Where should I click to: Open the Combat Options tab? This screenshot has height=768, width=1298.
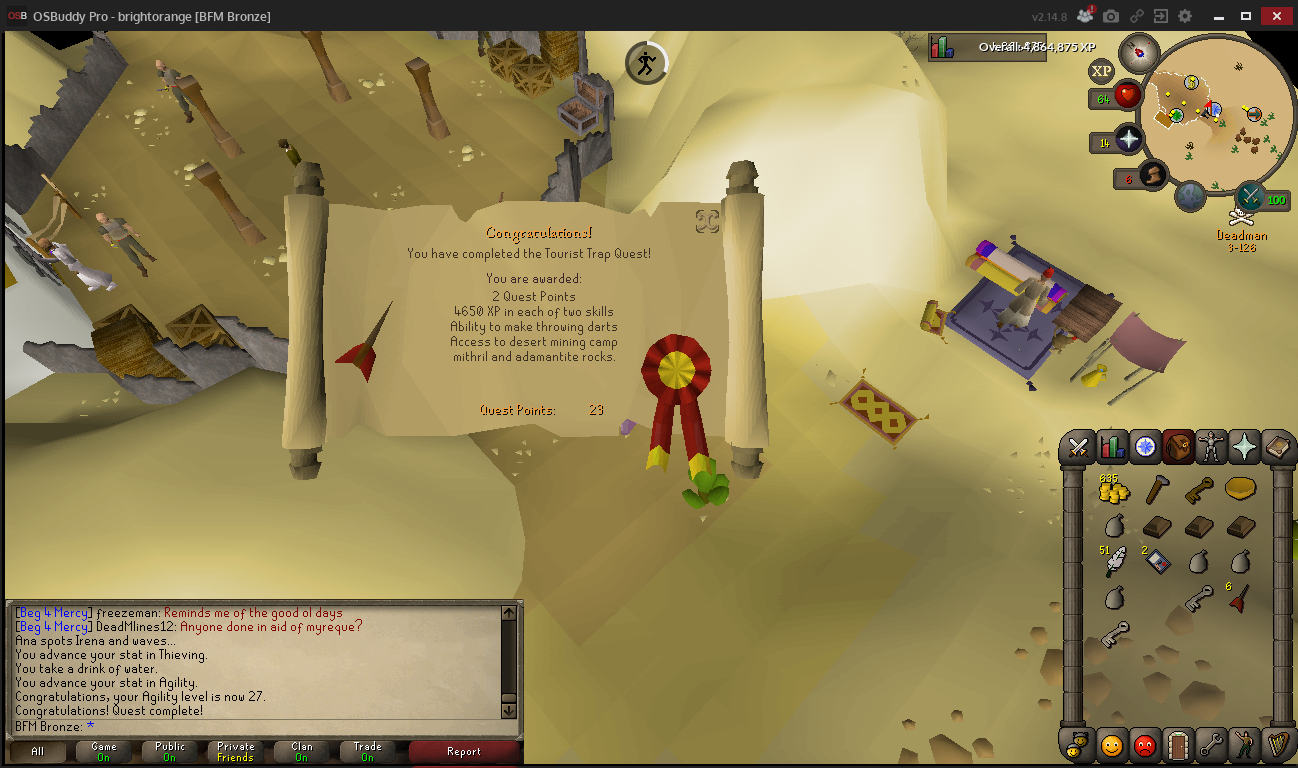[1078, 446]
